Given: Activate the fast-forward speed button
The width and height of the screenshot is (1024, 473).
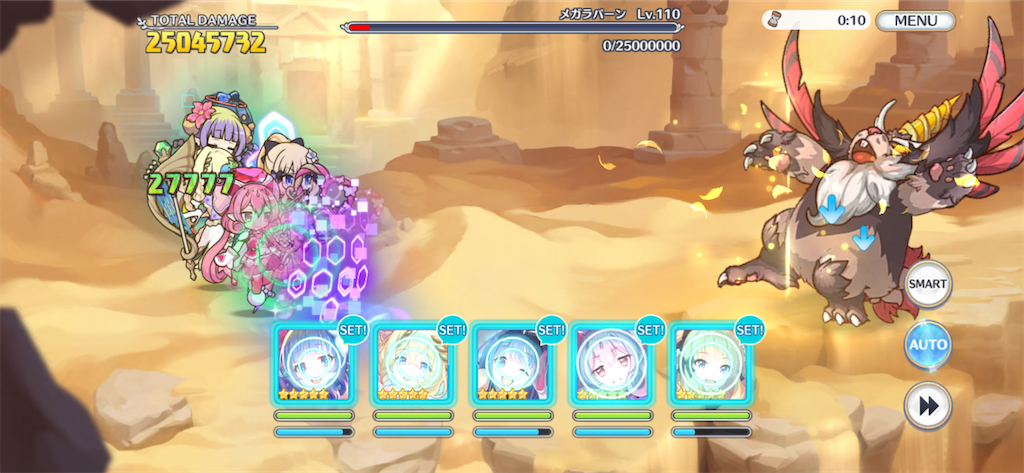Looking at the screenshot, I should coord(927,407).
